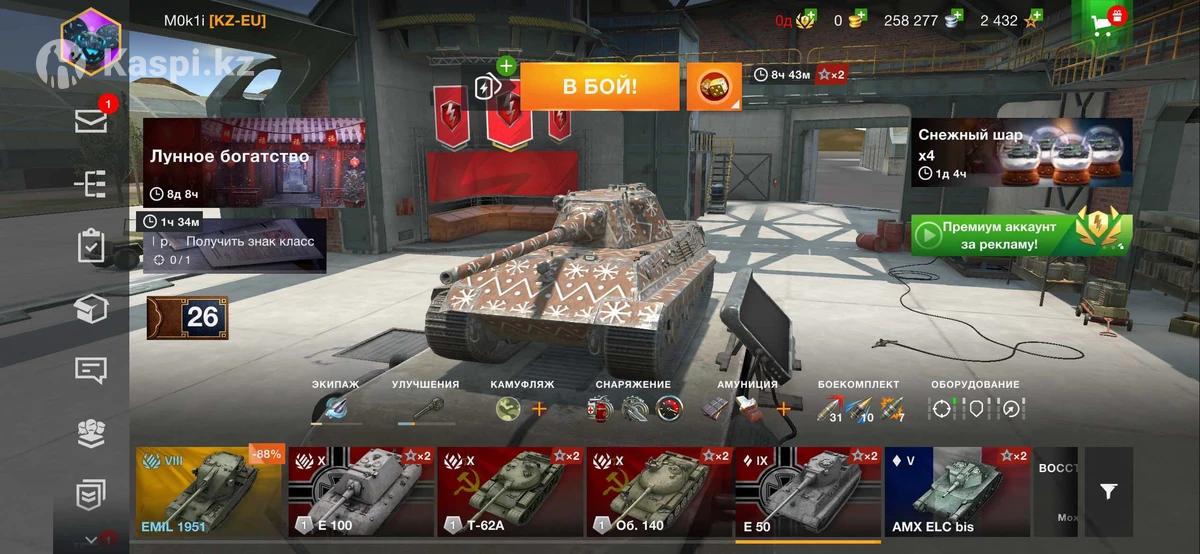Add a camouflage with the plus button
Viewport: 1200px width, 554px height.
(539, 408)
